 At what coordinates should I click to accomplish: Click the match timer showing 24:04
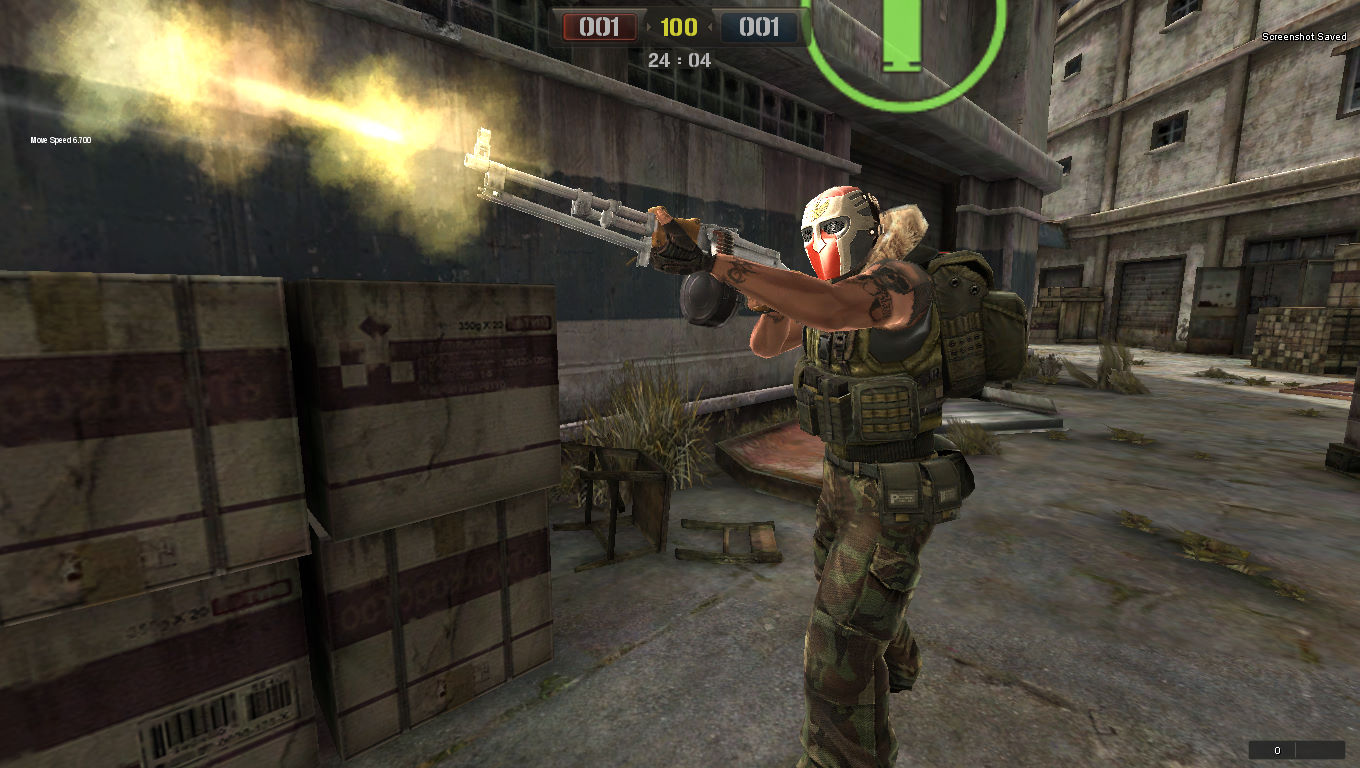(x=680, y=60)
